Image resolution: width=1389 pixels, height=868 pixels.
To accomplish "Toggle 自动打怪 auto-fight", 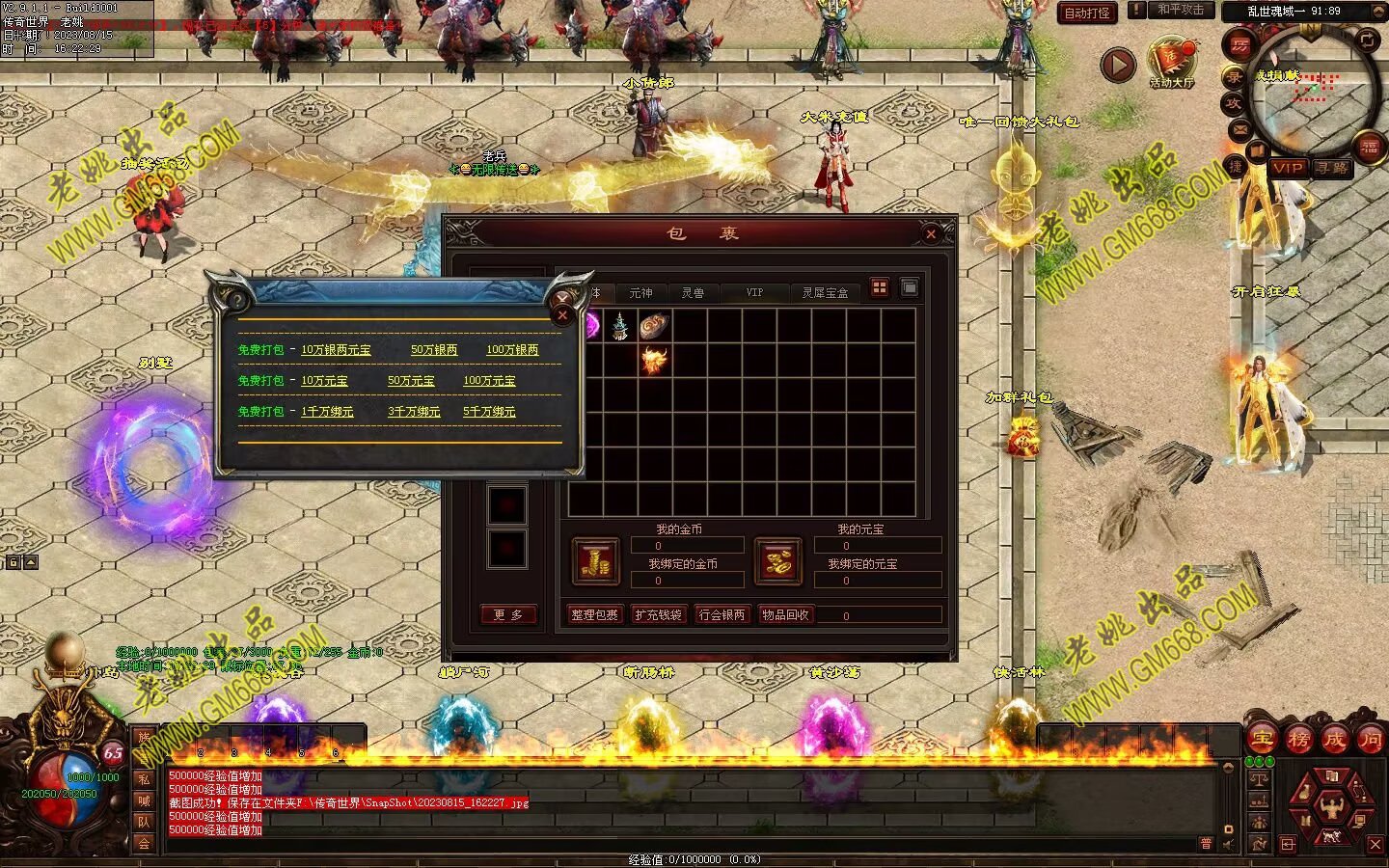I will point(1087,13).
